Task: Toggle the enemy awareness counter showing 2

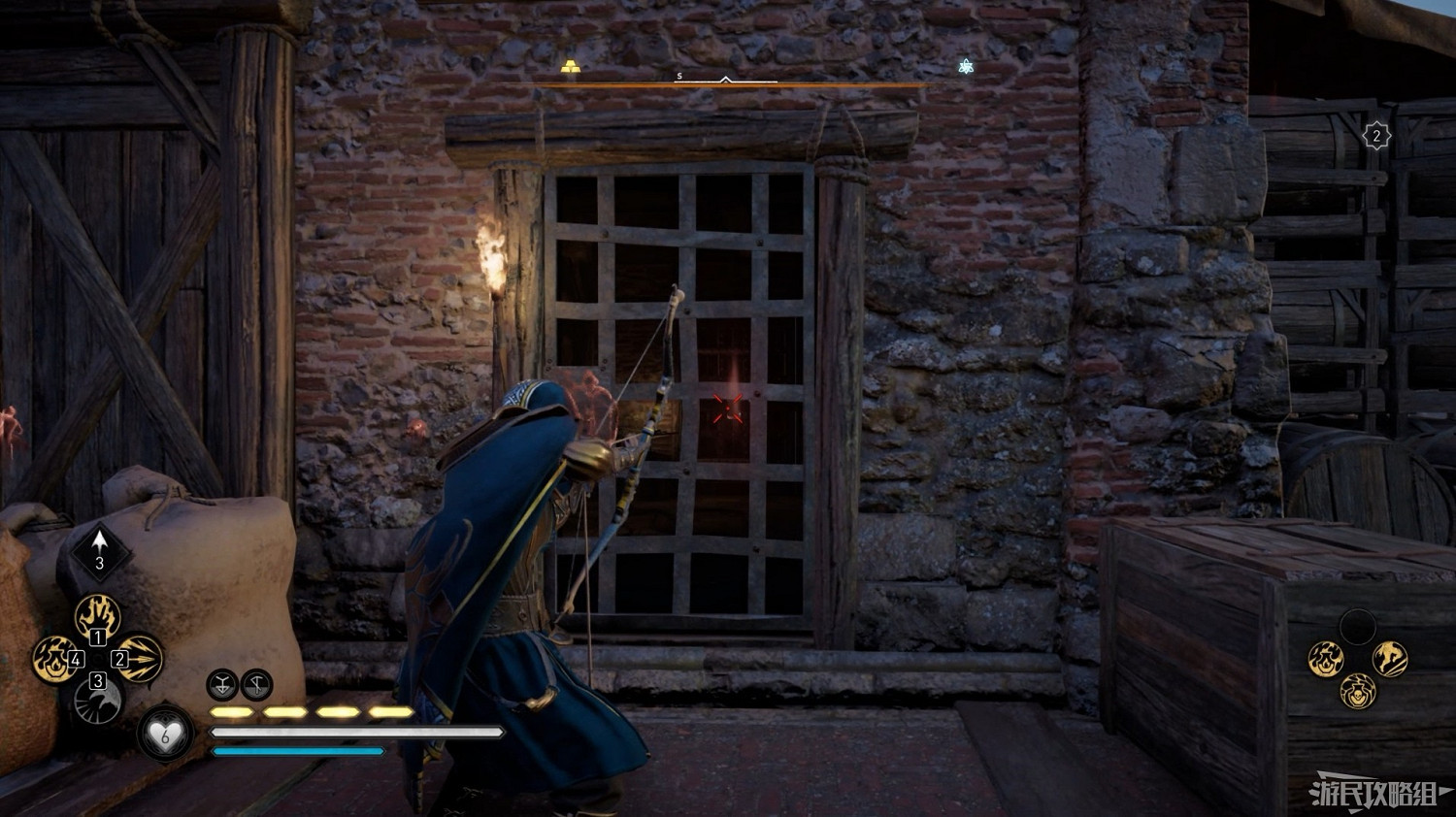Action: tap(1375, 135)
